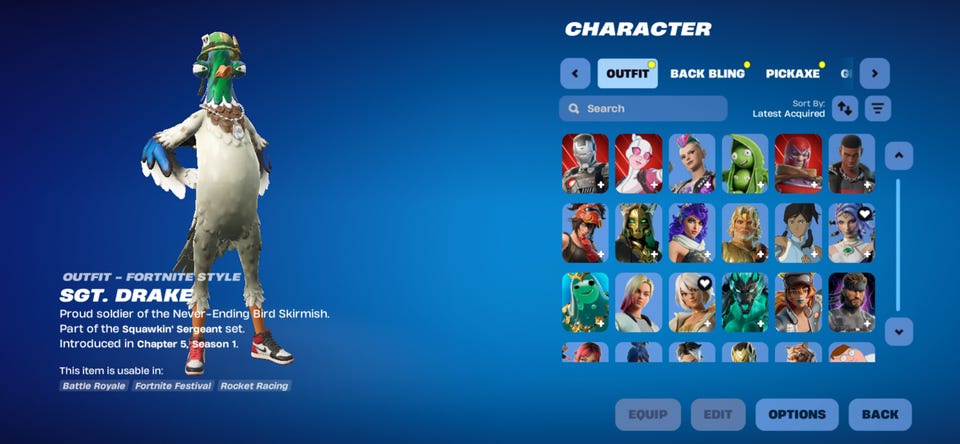The image size is (960, 444).
Task: Toggle the sort order arrows button
Action: click(846, 108)
